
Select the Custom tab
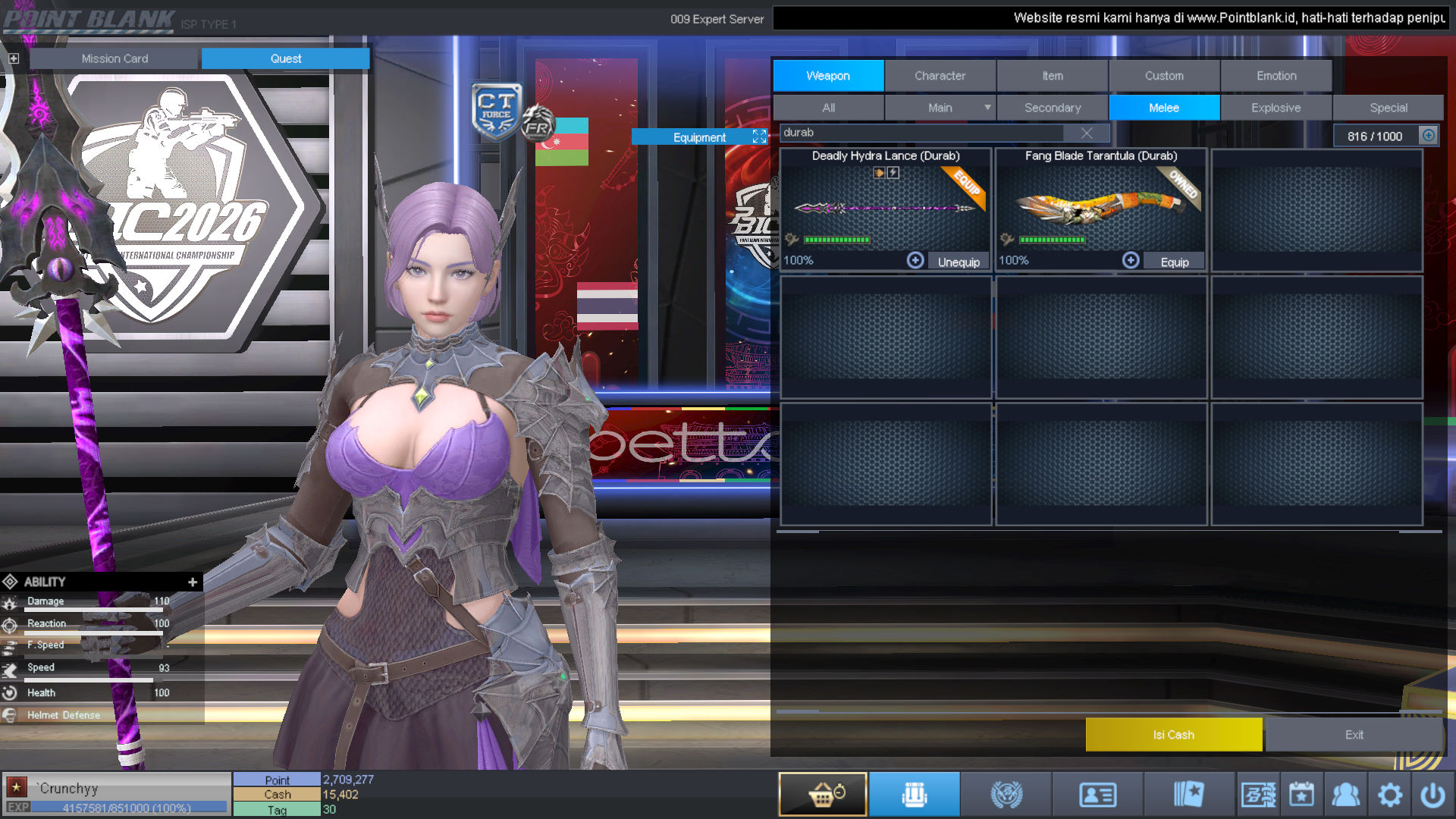coord(1164,76)
